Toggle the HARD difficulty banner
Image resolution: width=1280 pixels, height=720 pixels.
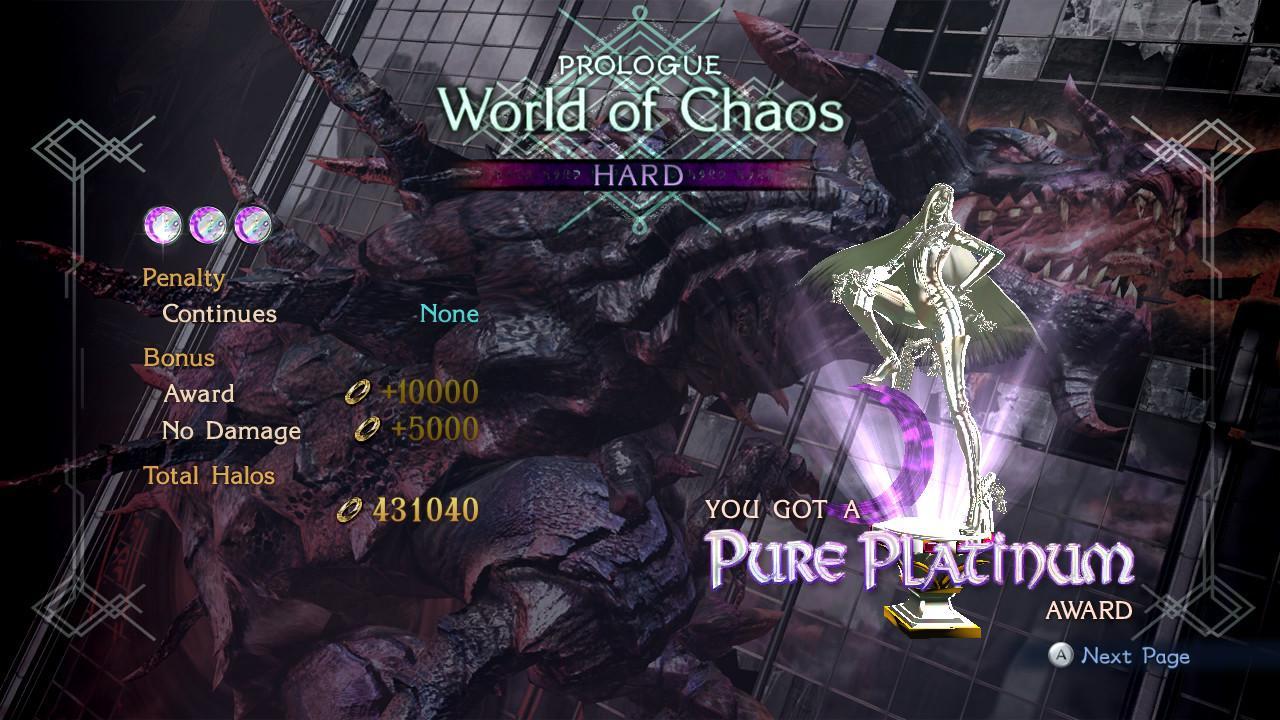pyautogui.click(x=636, y=172)
